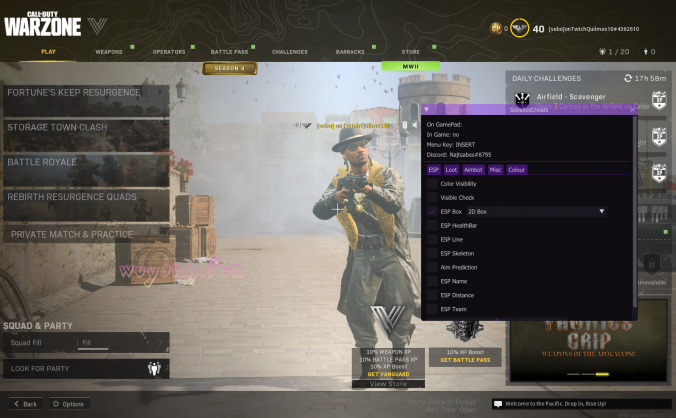Open the Battle Pass tab
This screenshot has height=418, width=676.
pos(229,51)
